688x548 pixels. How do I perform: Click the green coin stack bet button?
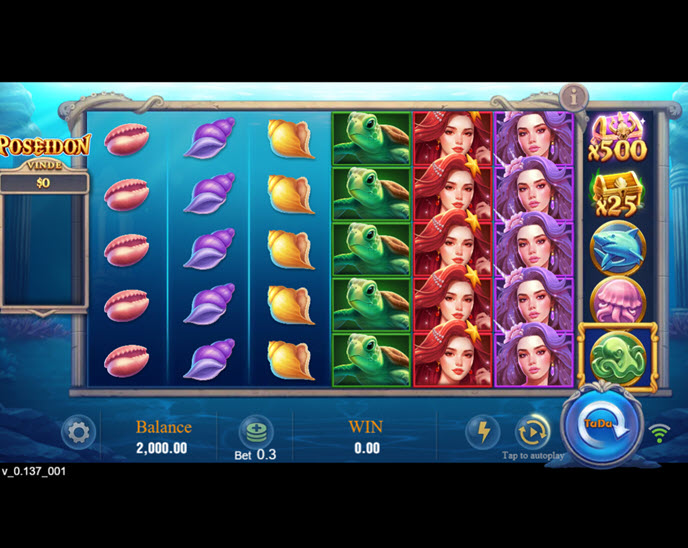tap(255, 432)
